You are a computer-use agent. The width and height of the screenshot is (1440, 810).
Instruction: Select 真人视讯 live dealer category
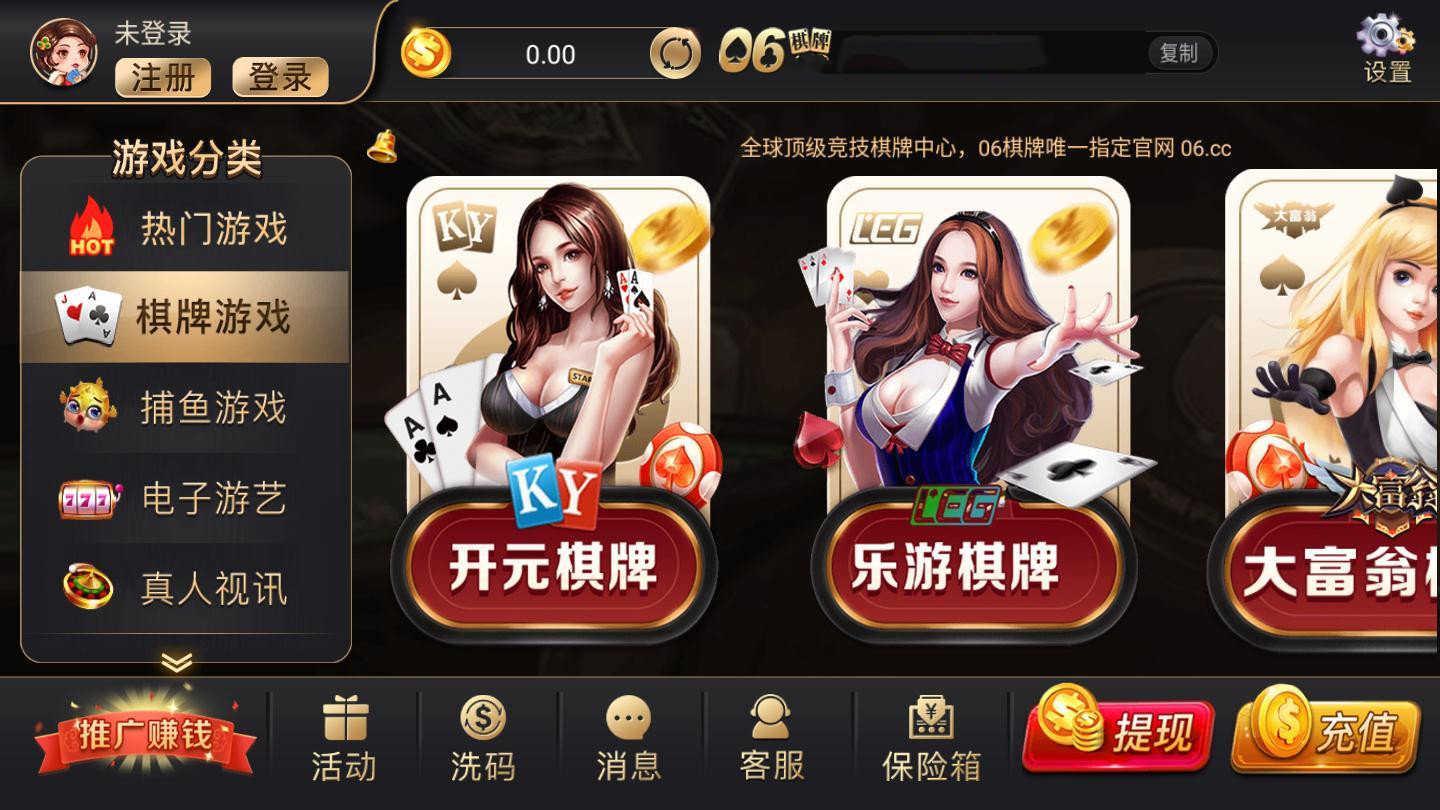tap(185, 590)
